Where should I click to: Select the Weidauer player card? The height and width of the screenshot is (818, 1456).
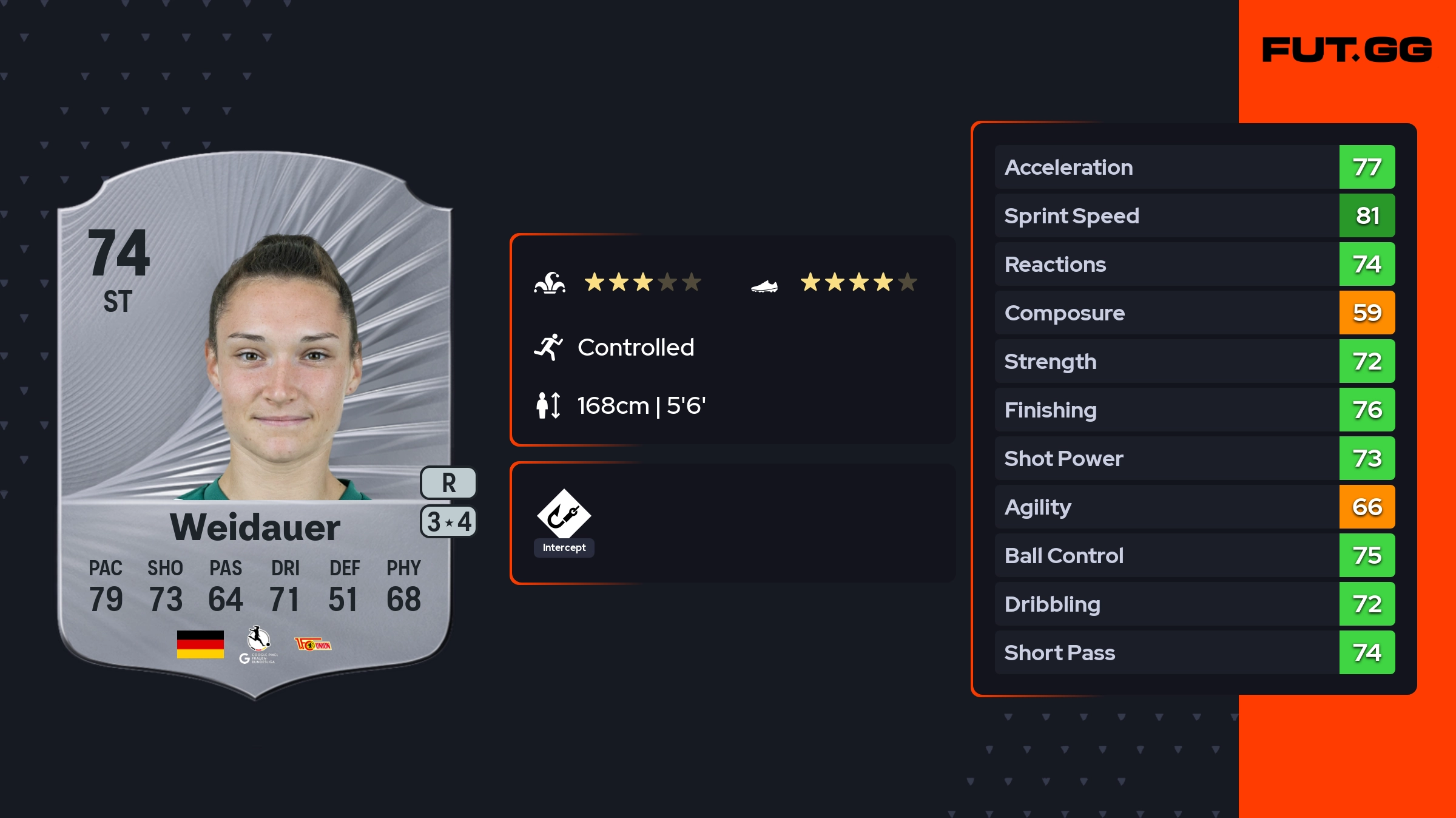tap(255, 425)
